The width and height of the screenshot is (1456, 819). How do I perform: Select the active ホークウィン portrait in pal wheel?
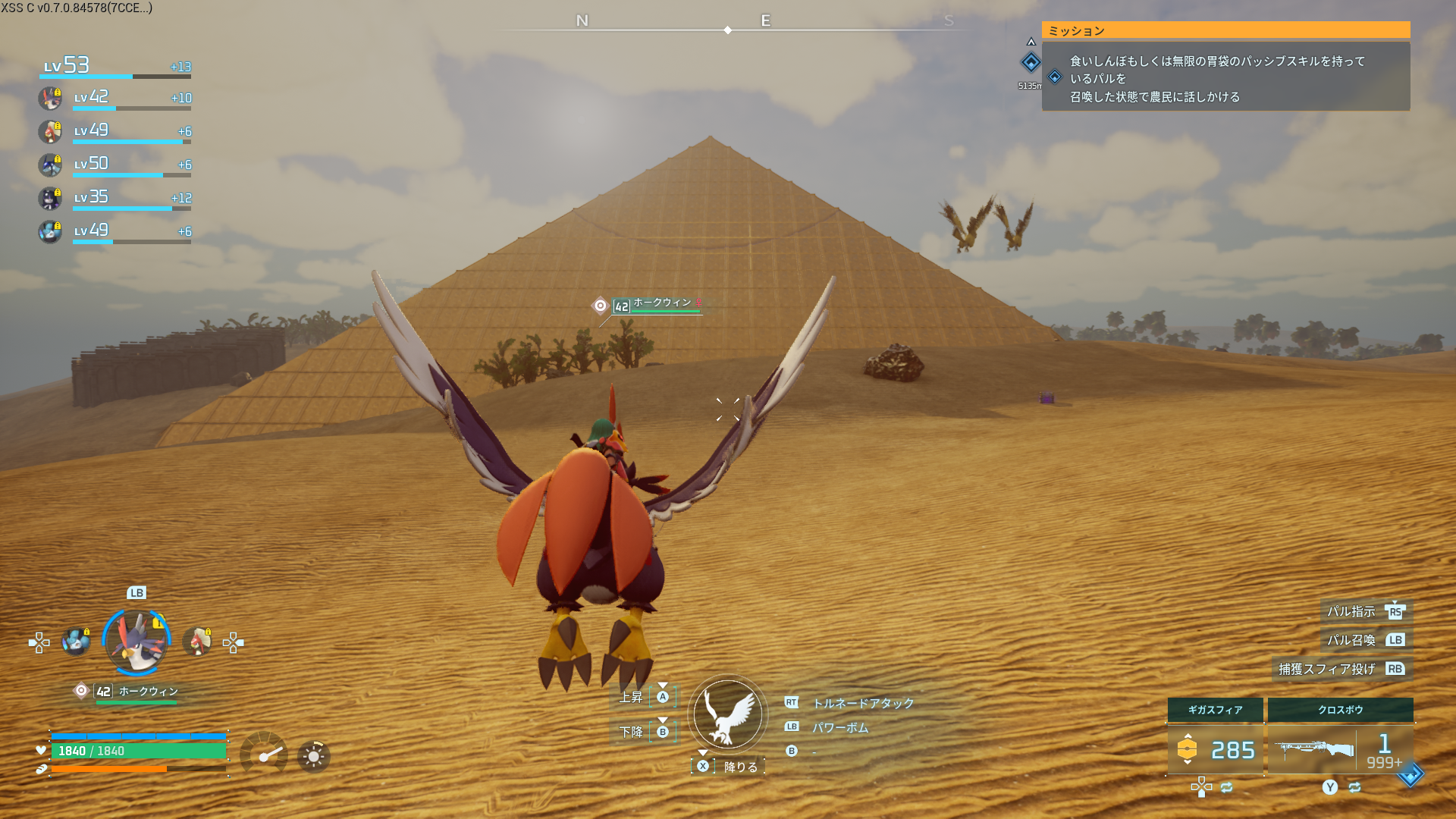(x=136, y=642)
